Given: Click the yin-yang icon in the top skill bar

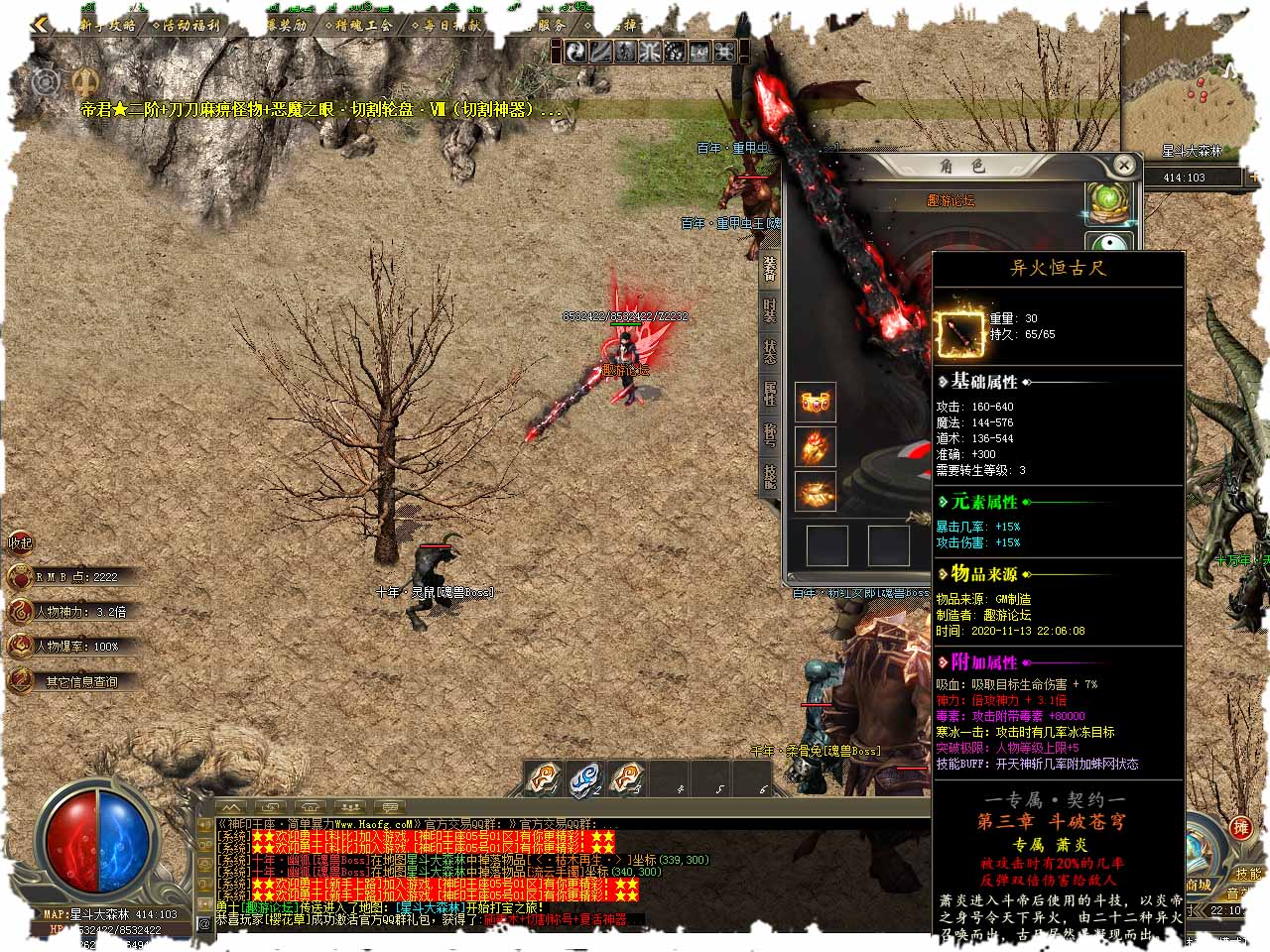Looking at the screenshot, I should pos(577,52).
